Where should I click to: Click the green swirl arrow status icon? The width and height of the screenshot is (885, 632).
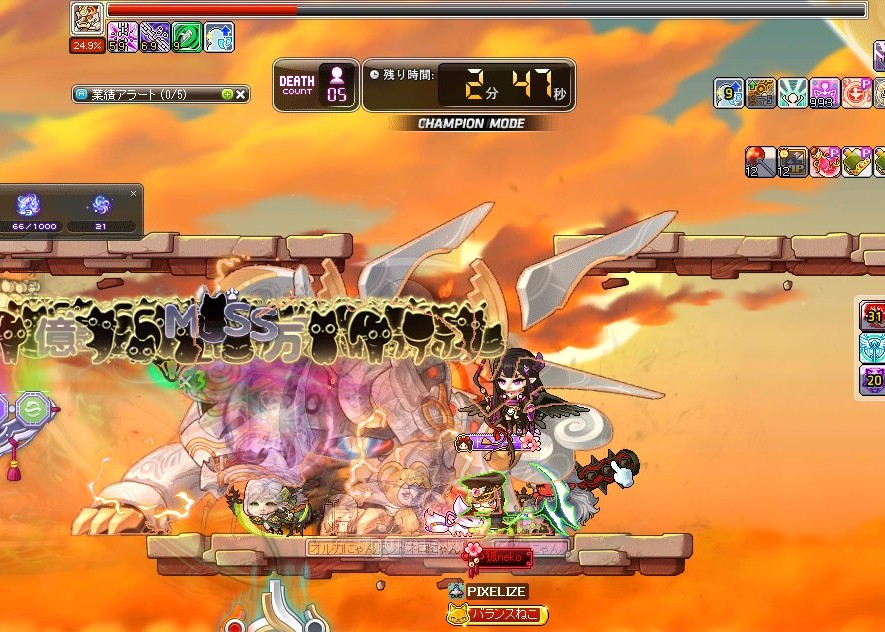click(x=187, y=38)
